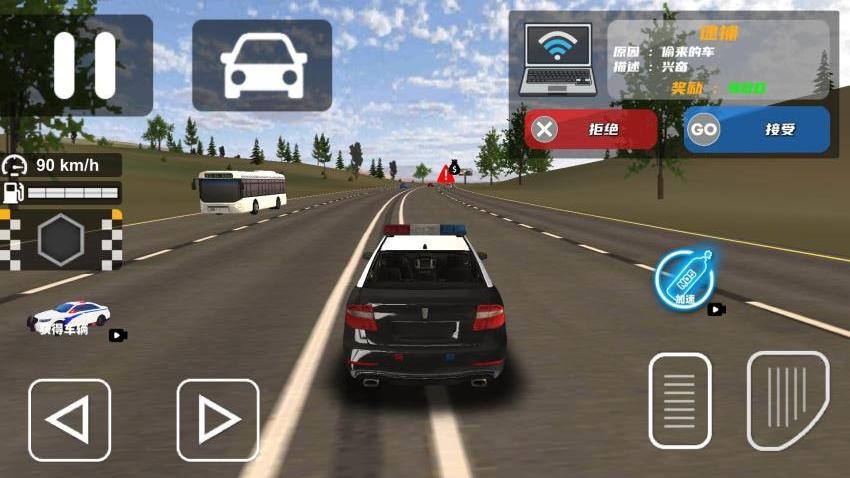Tap the hexagon button between checkered flags
850x478 pixels.
[x=61, y=240]
